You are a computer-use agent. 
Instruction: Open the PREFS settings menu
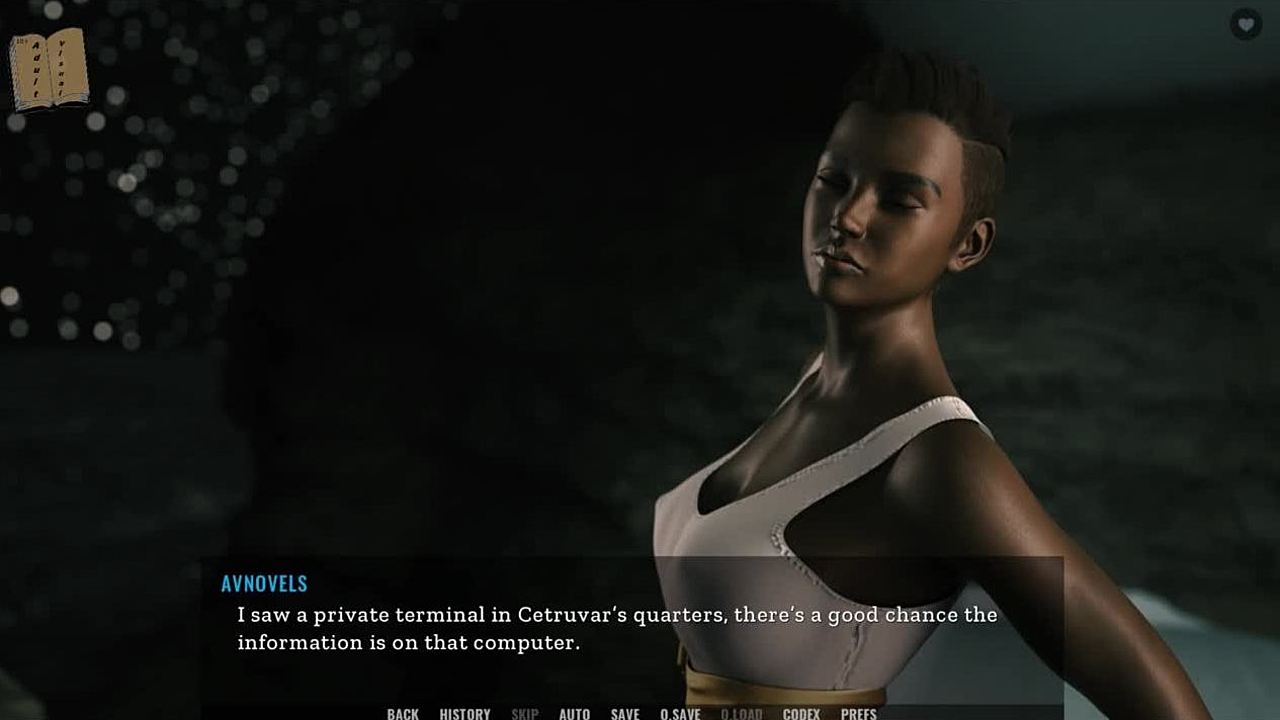[x=858, y=713]
